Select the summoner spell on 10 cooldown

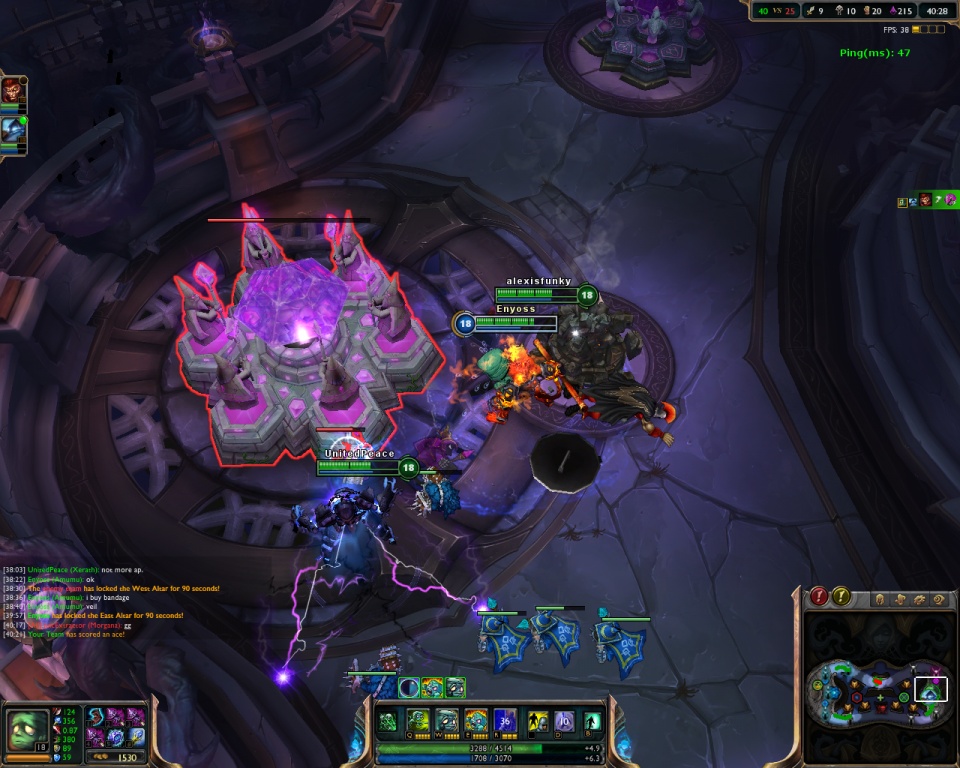(x=565, y=720)
